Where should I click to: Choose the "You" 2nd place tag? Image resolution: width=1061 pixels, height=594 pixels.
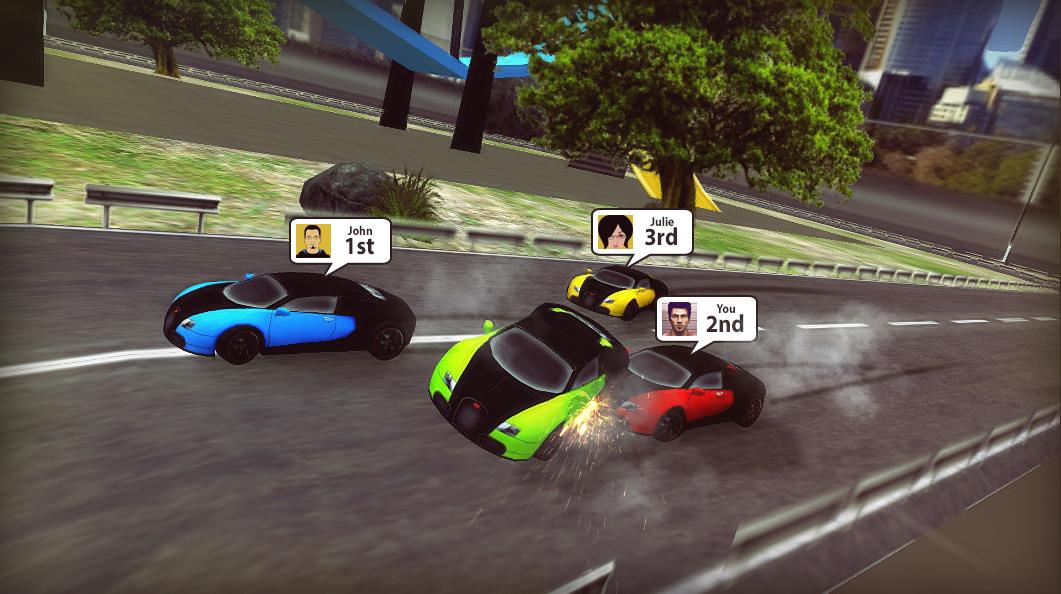(706, 319)
